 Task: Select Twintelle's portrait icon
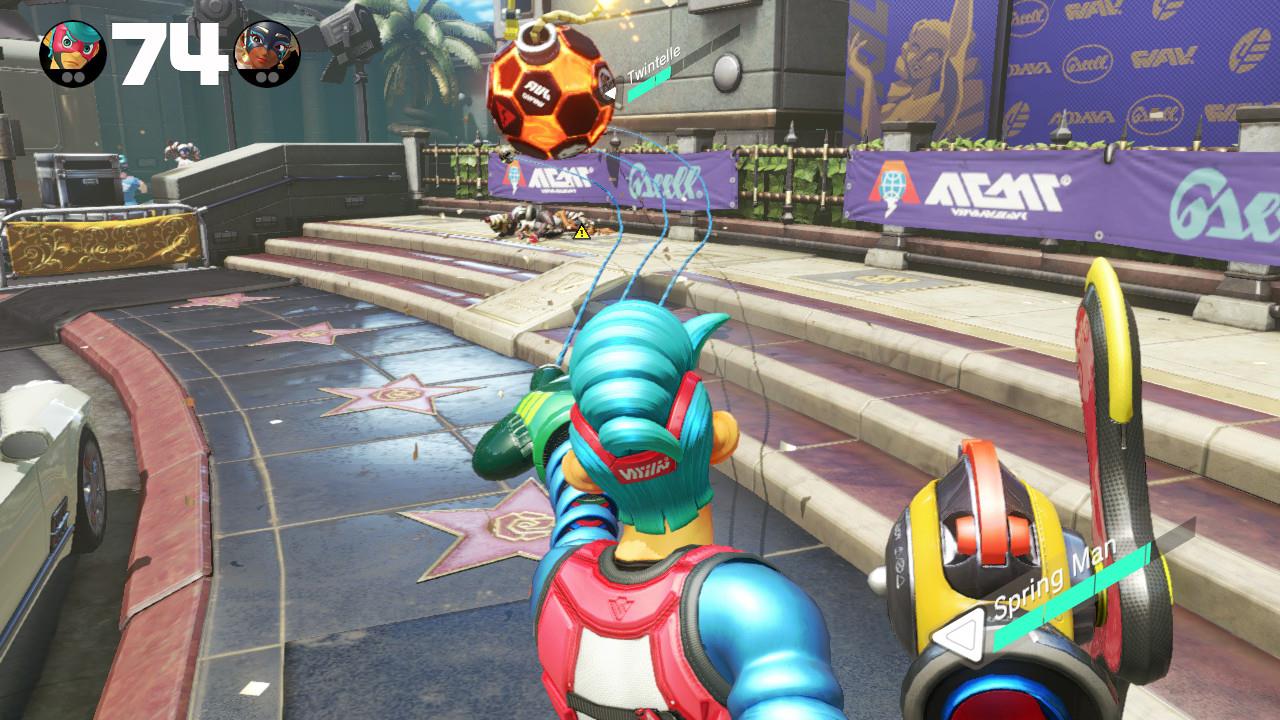267,53
